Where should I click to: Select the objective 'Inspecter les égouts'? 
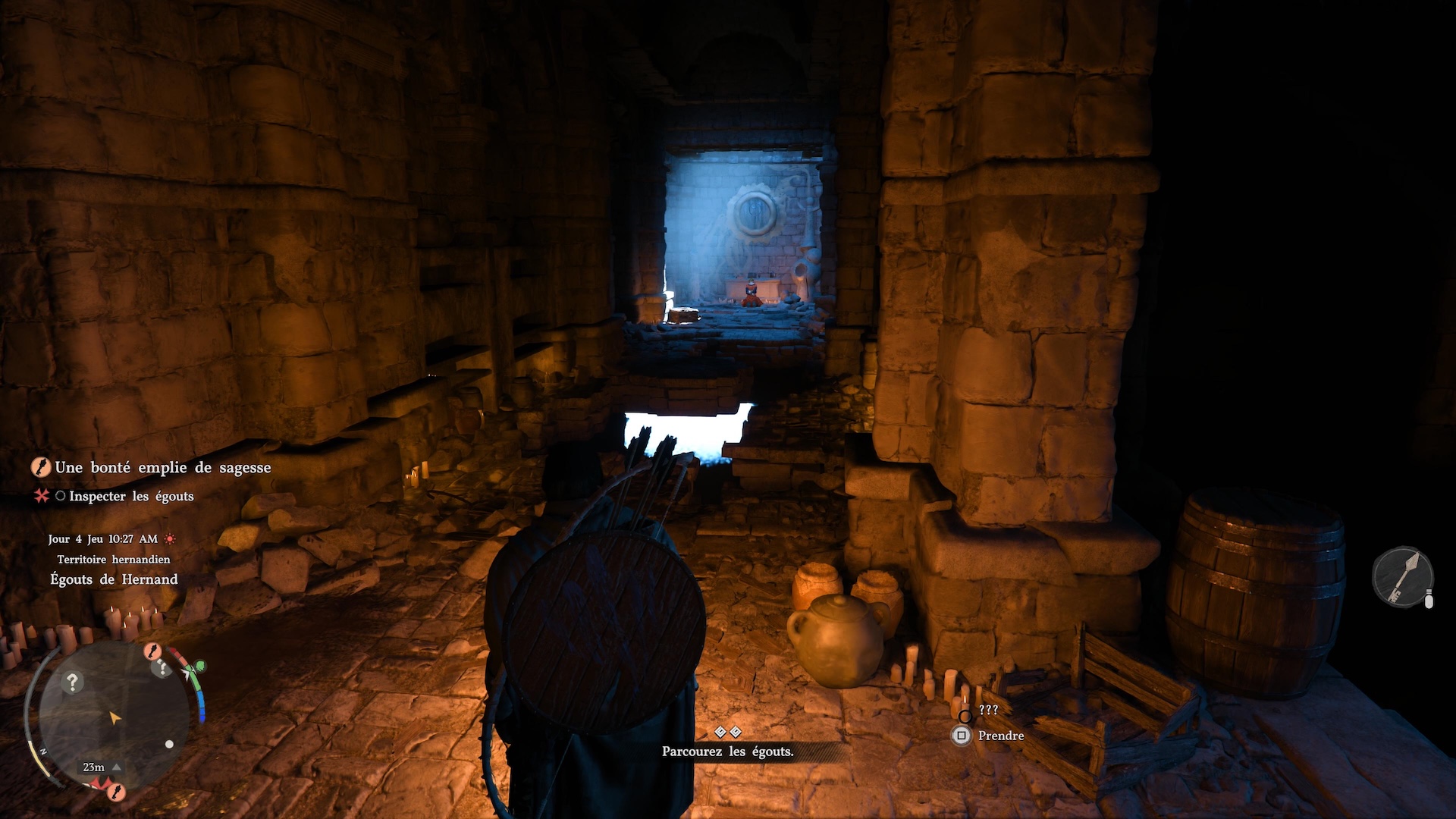coord(131,497)
